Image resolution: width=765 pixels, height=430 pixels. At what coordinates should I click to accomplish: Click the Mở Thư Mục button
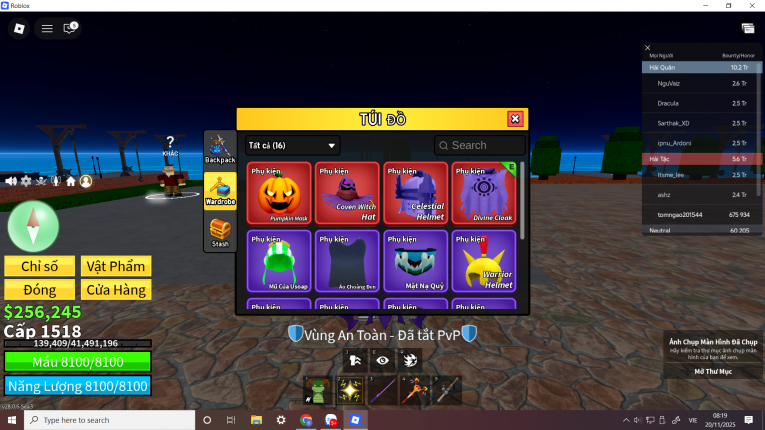tap(713, 370)
